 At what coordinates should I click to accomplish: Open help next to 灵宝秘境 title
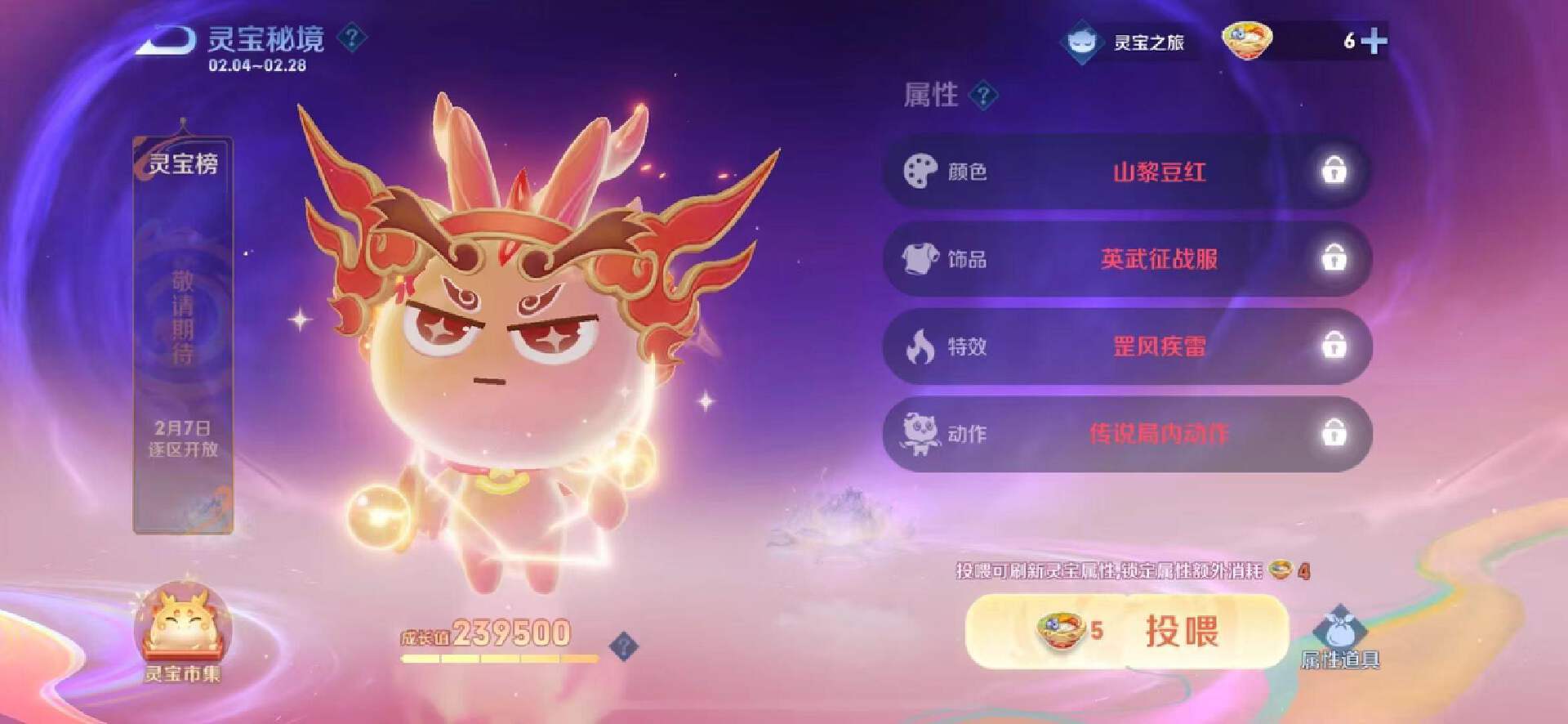(352, 38)
